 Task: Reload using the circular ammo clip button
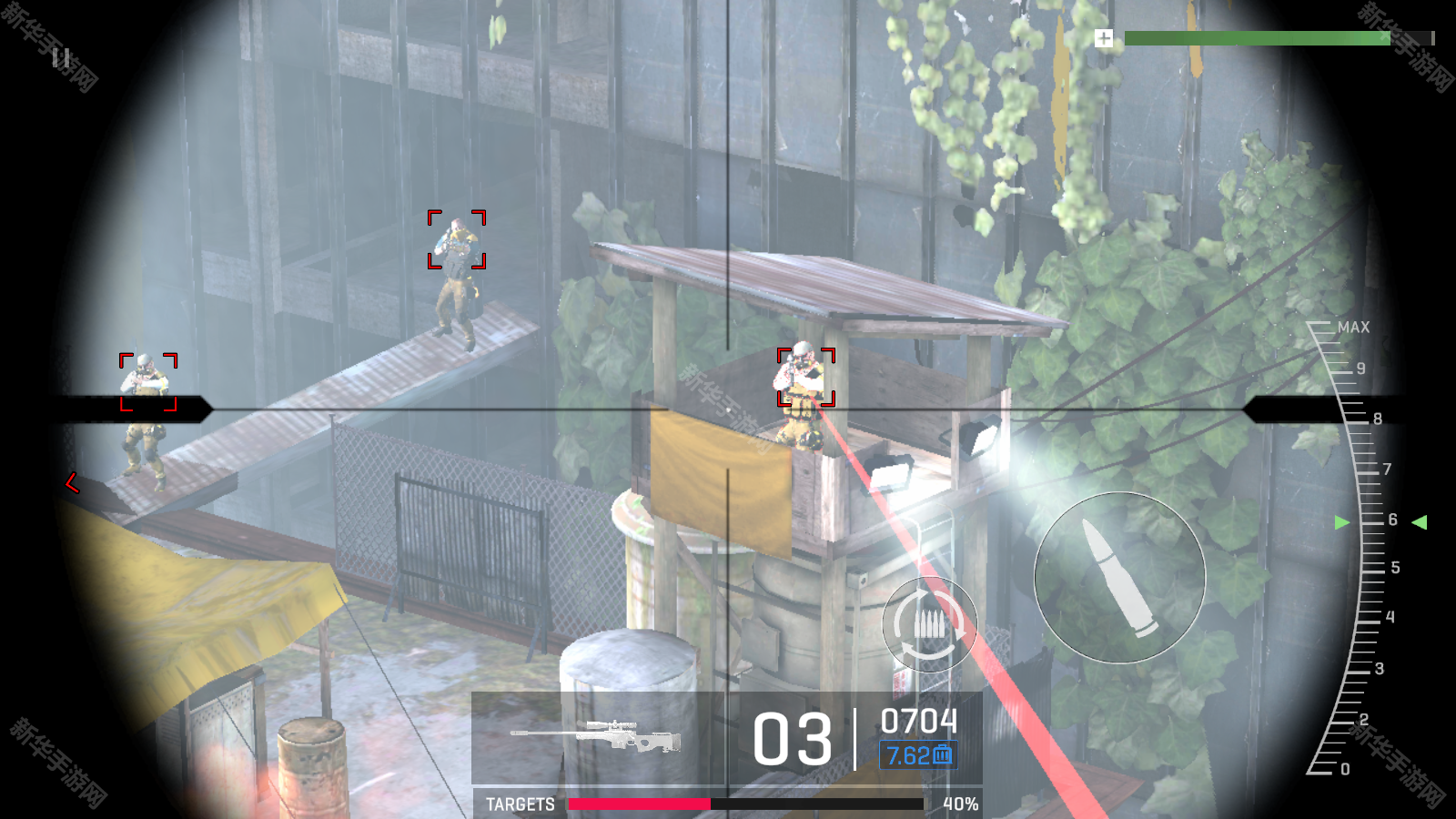tap(929, 625)
